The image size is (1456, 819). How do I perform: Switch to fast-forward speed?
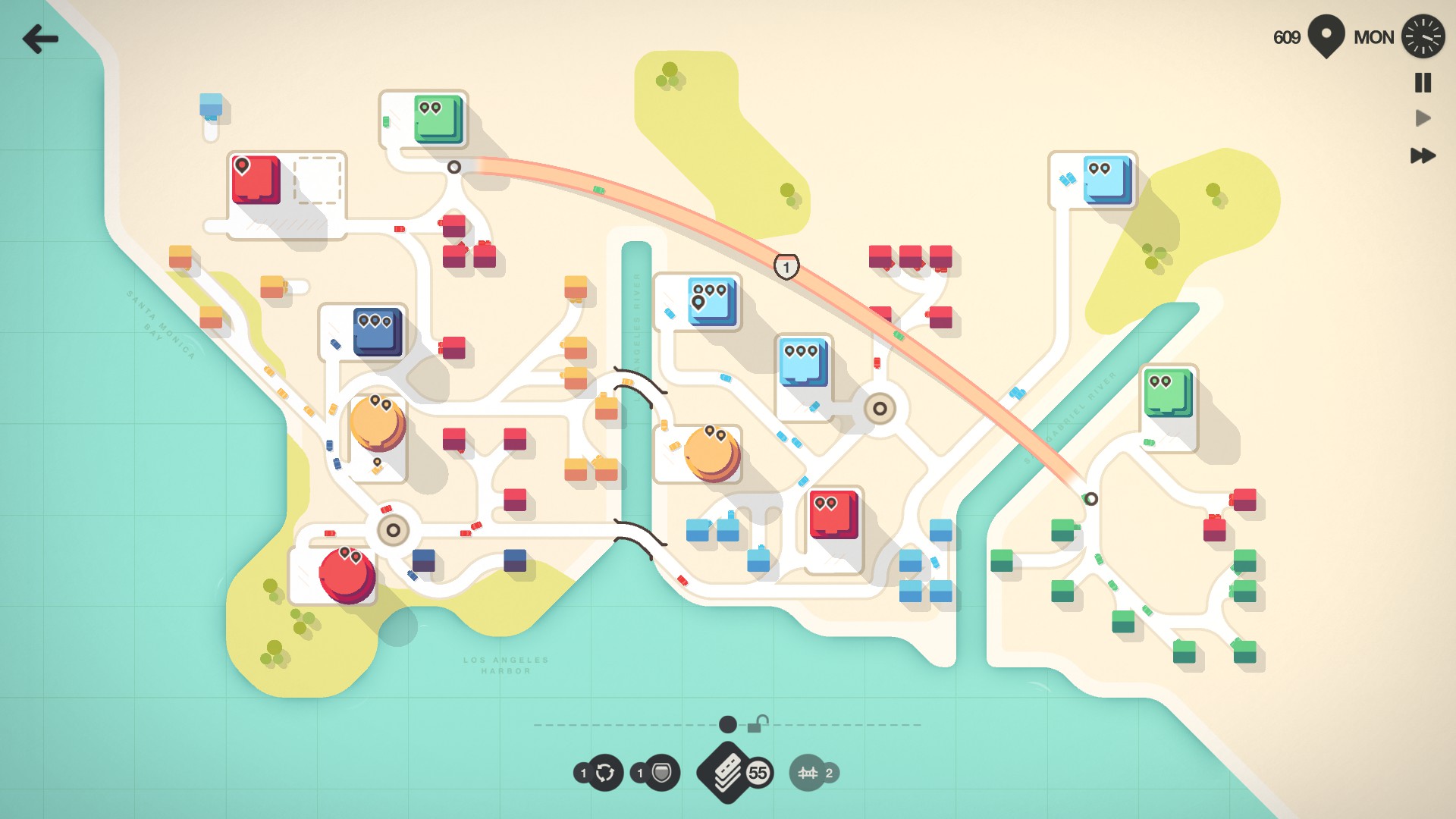pos(1423,155)
